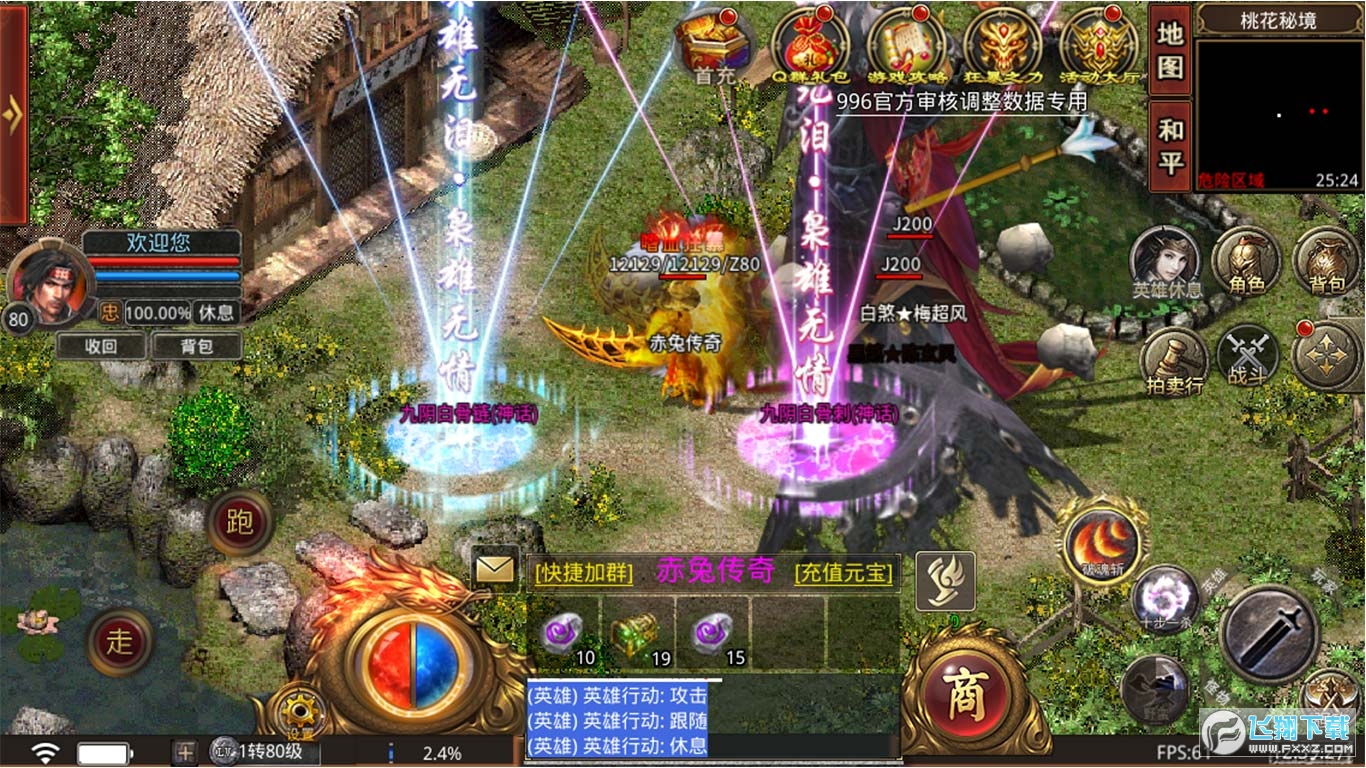This screenshot has width=1366, height=768.
Task: Open the 角色 character sheet
Action: (1247, 260)
